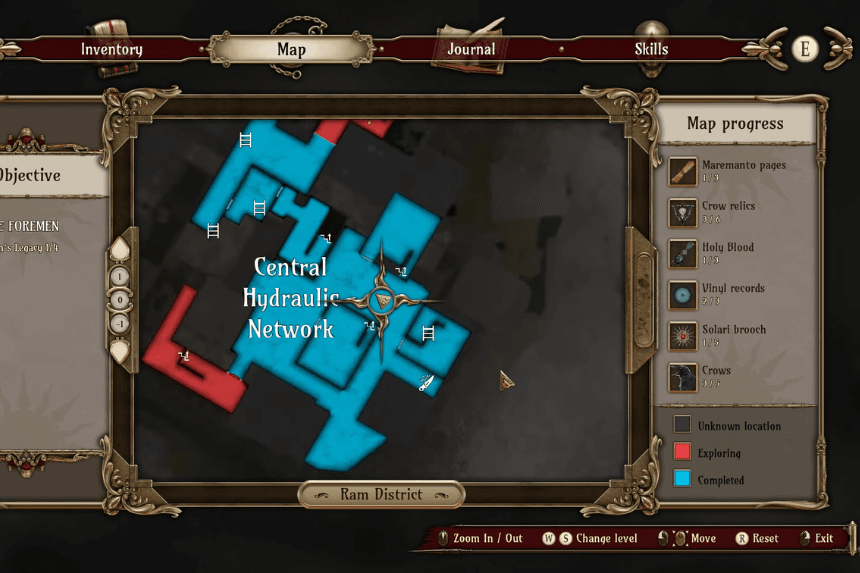Switch to the Journal tab

pyautogui.click(x=471, y=49)
